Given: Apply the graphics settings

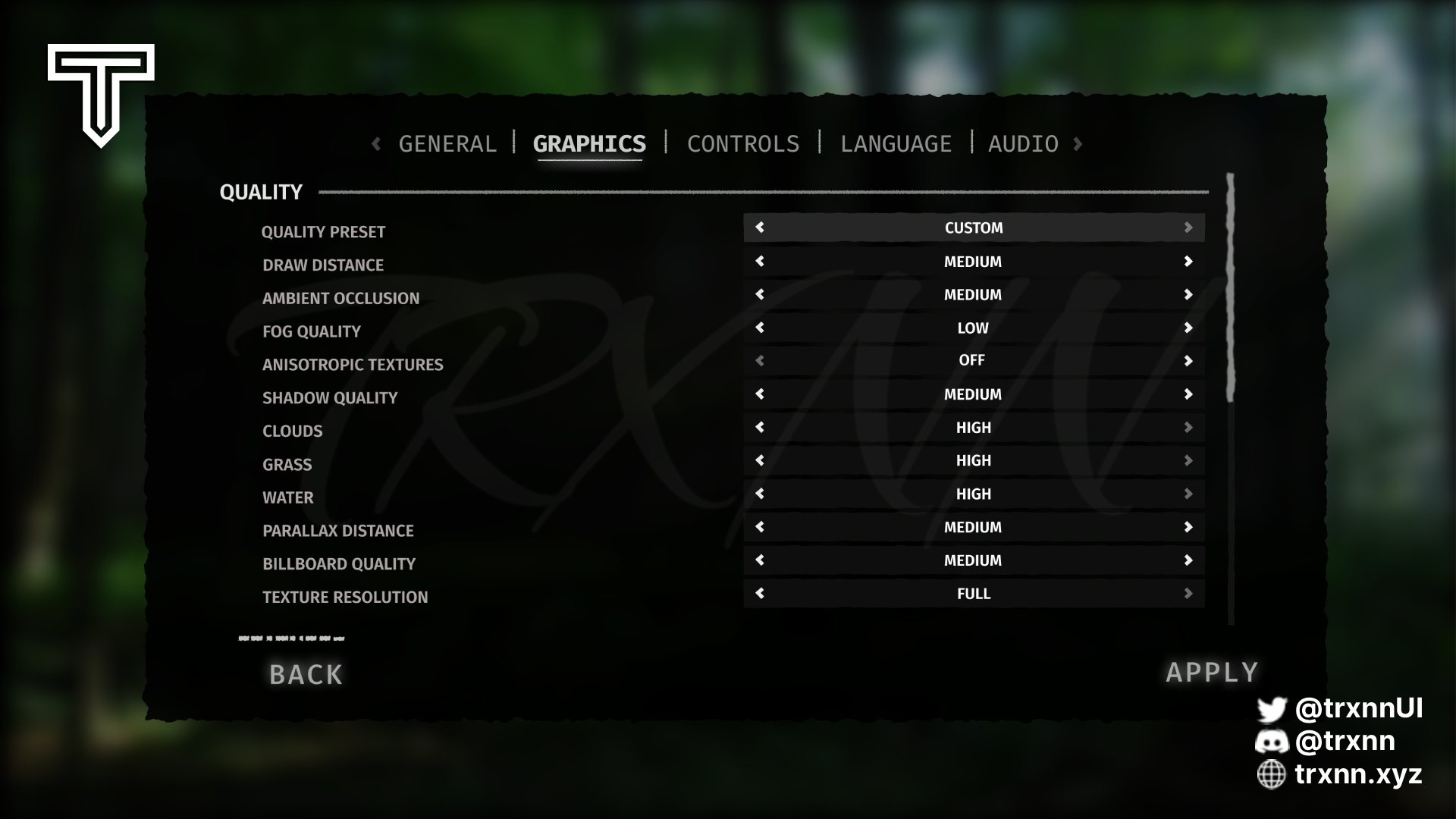Looking at the screenshot, I should 1212,673.
